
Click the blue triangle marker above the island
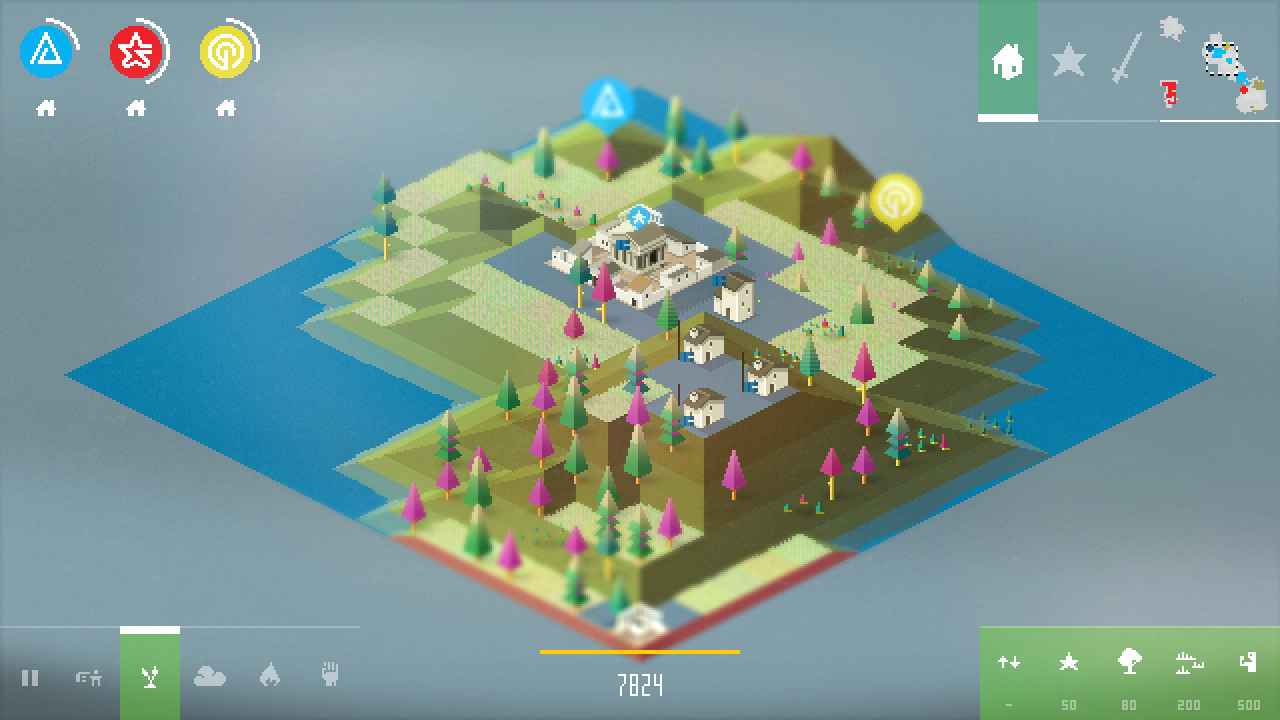pos(607,104)
